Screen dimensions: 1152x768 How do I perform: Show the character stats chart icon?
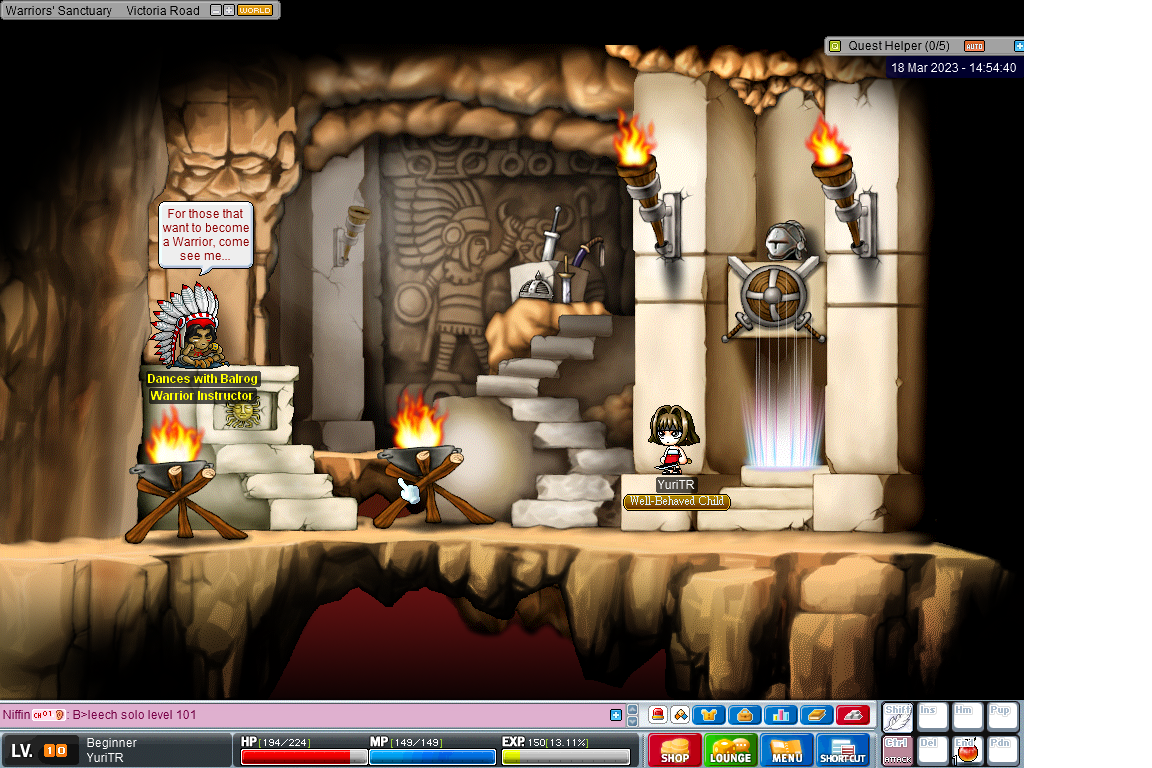click(780, 715)
